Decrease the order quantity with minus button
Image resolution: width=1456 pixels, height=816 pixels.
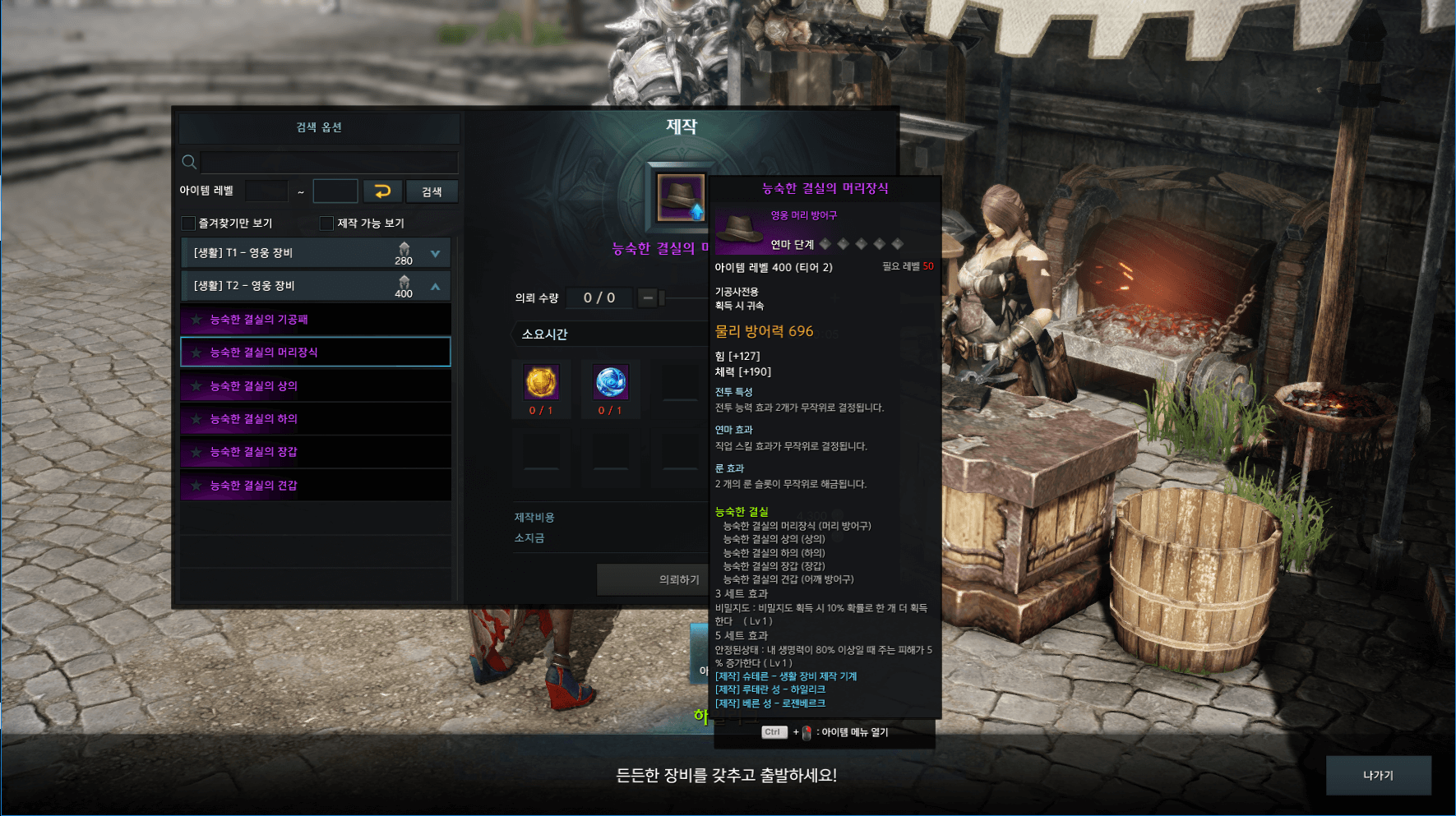tap(648, 297)
